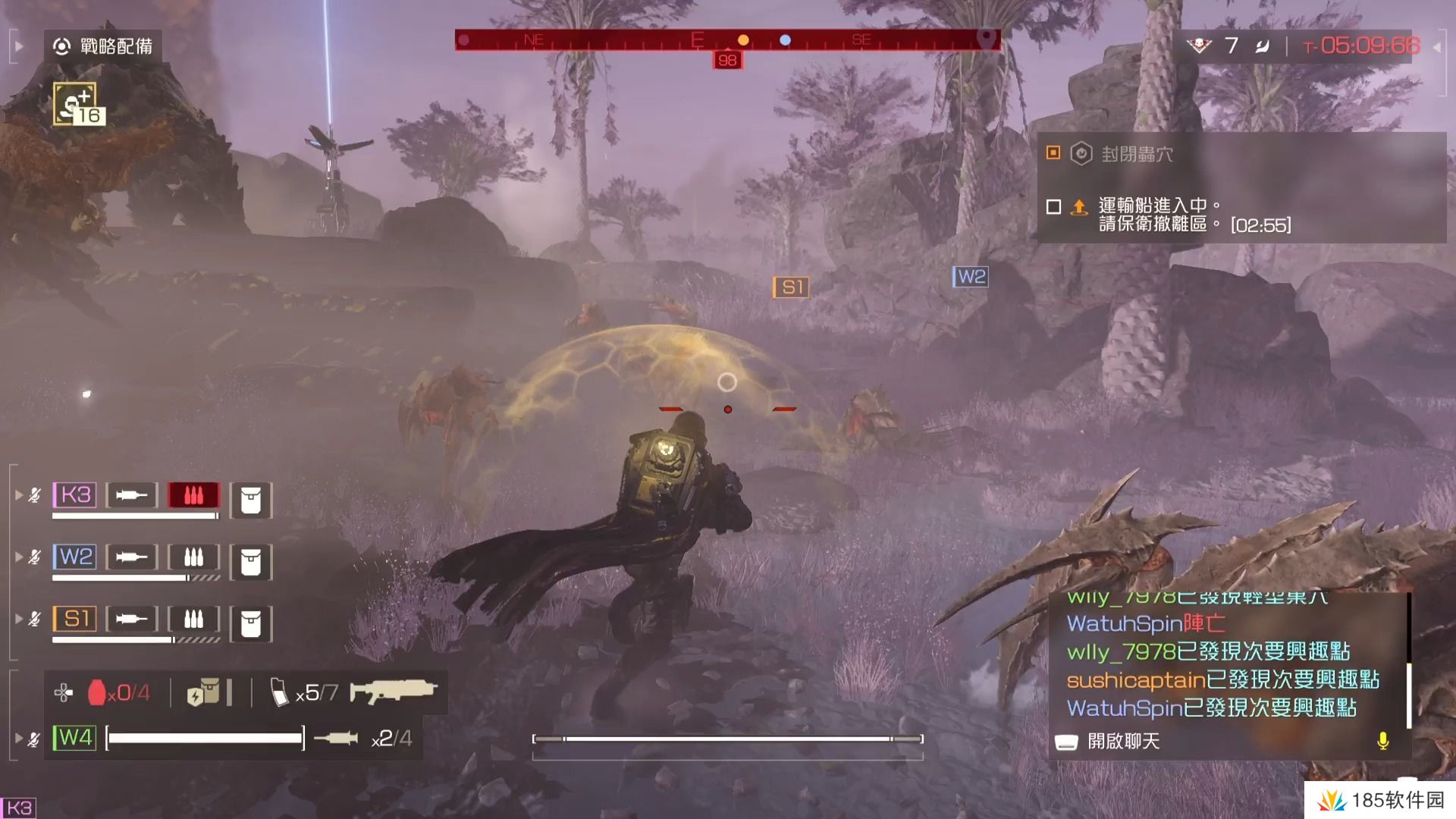
Task: Click the samples counter showing +16
Action: click(76, 102)
